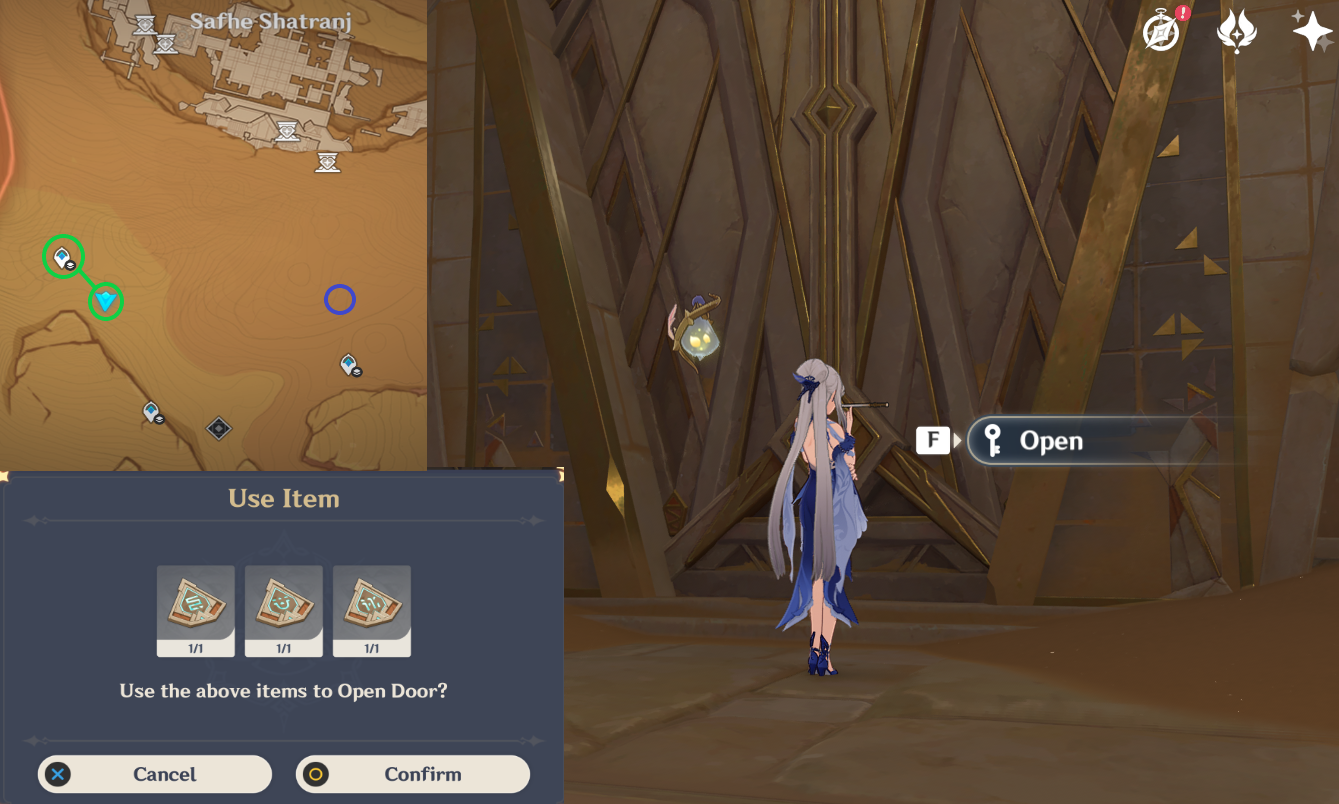Select the third stone slate item

372,610
